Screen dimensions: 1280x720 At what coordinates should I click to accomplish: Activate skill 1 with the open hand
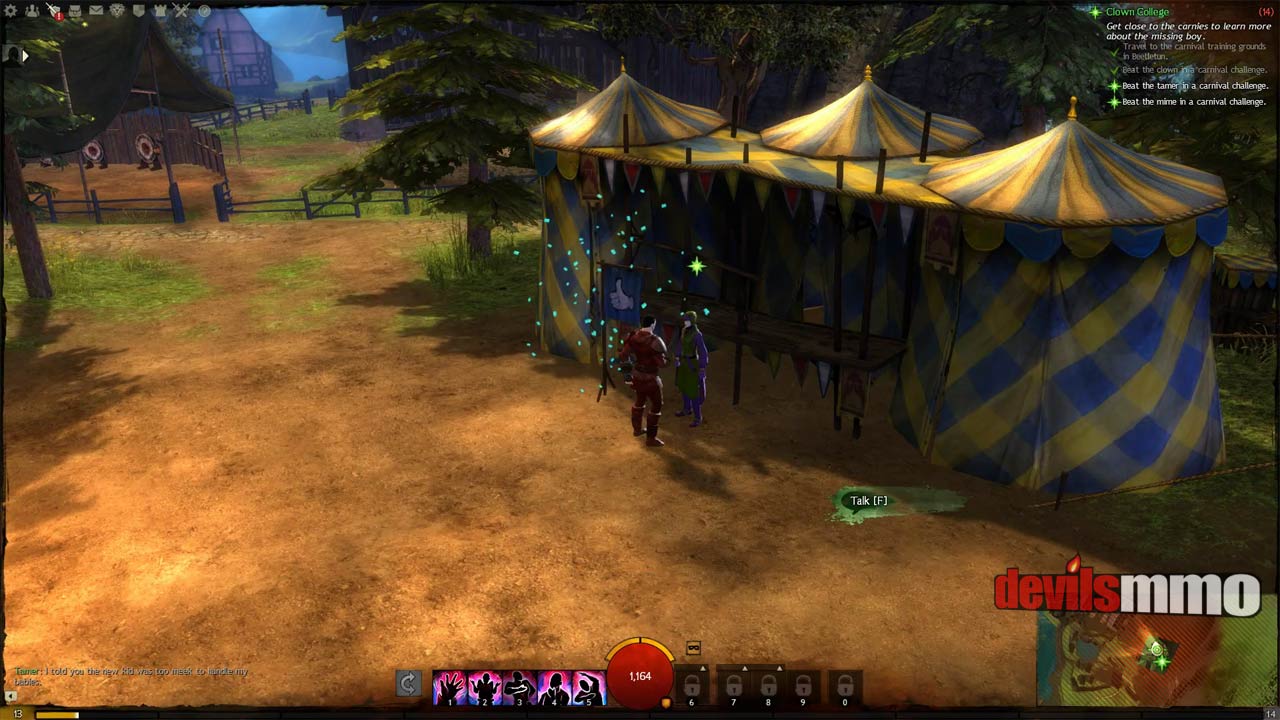449,686
